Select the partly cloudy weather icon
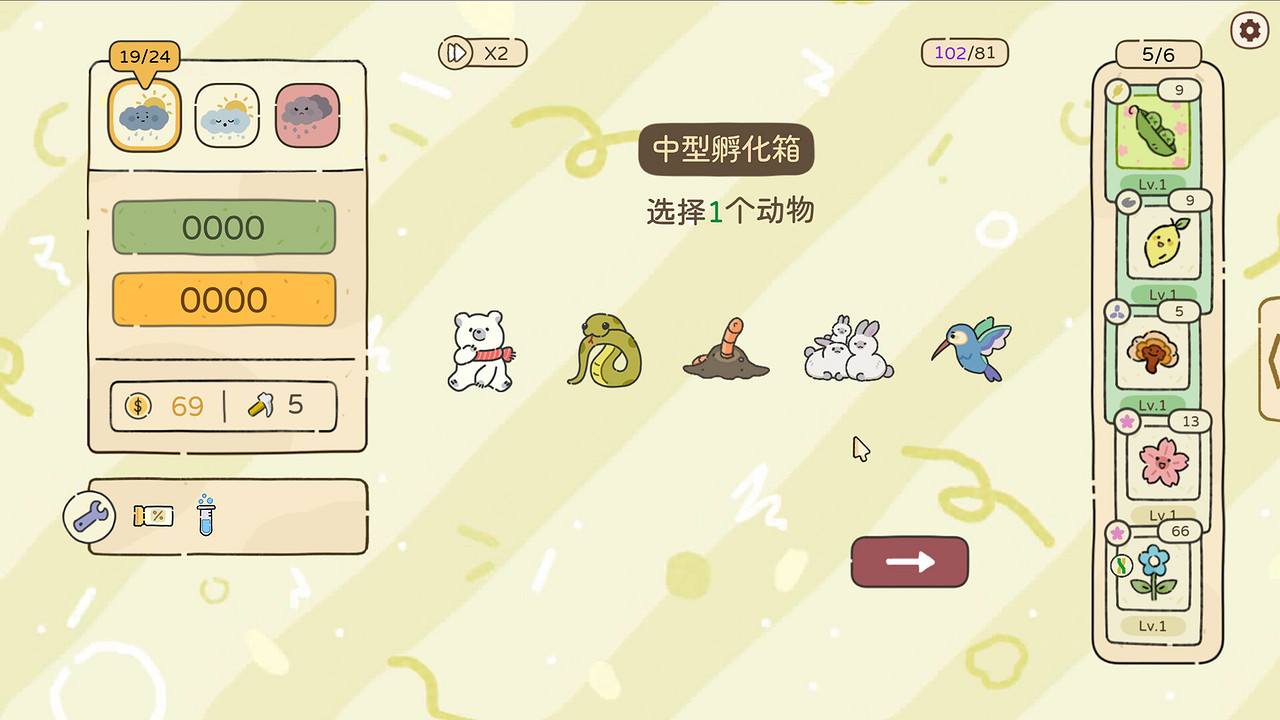Viewport: 1280px width, 720px height. click(x=226, y=115)
